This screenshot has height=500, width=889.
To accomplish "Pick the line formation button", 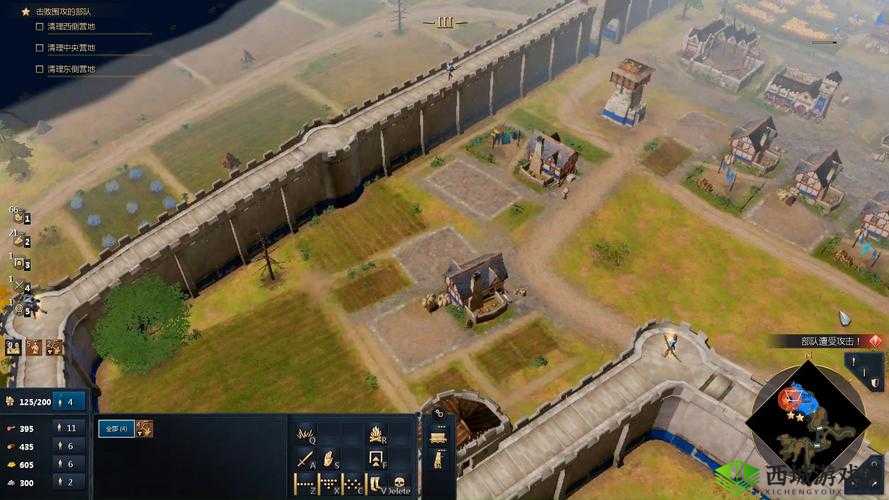I will 305,484.
